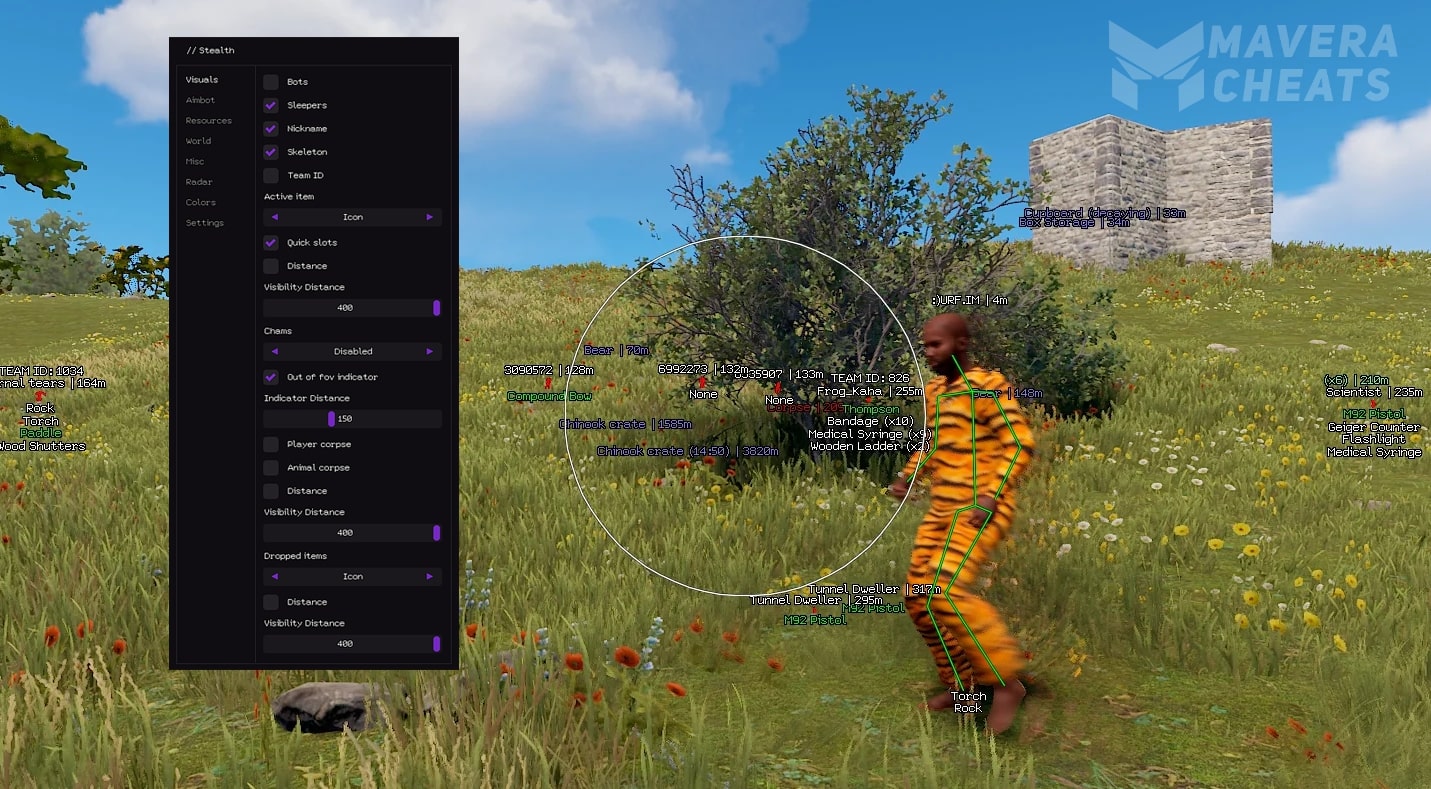Select the World tab
Screen dimensions: 1431x789
pyautogui.click(x=198, y=141)
